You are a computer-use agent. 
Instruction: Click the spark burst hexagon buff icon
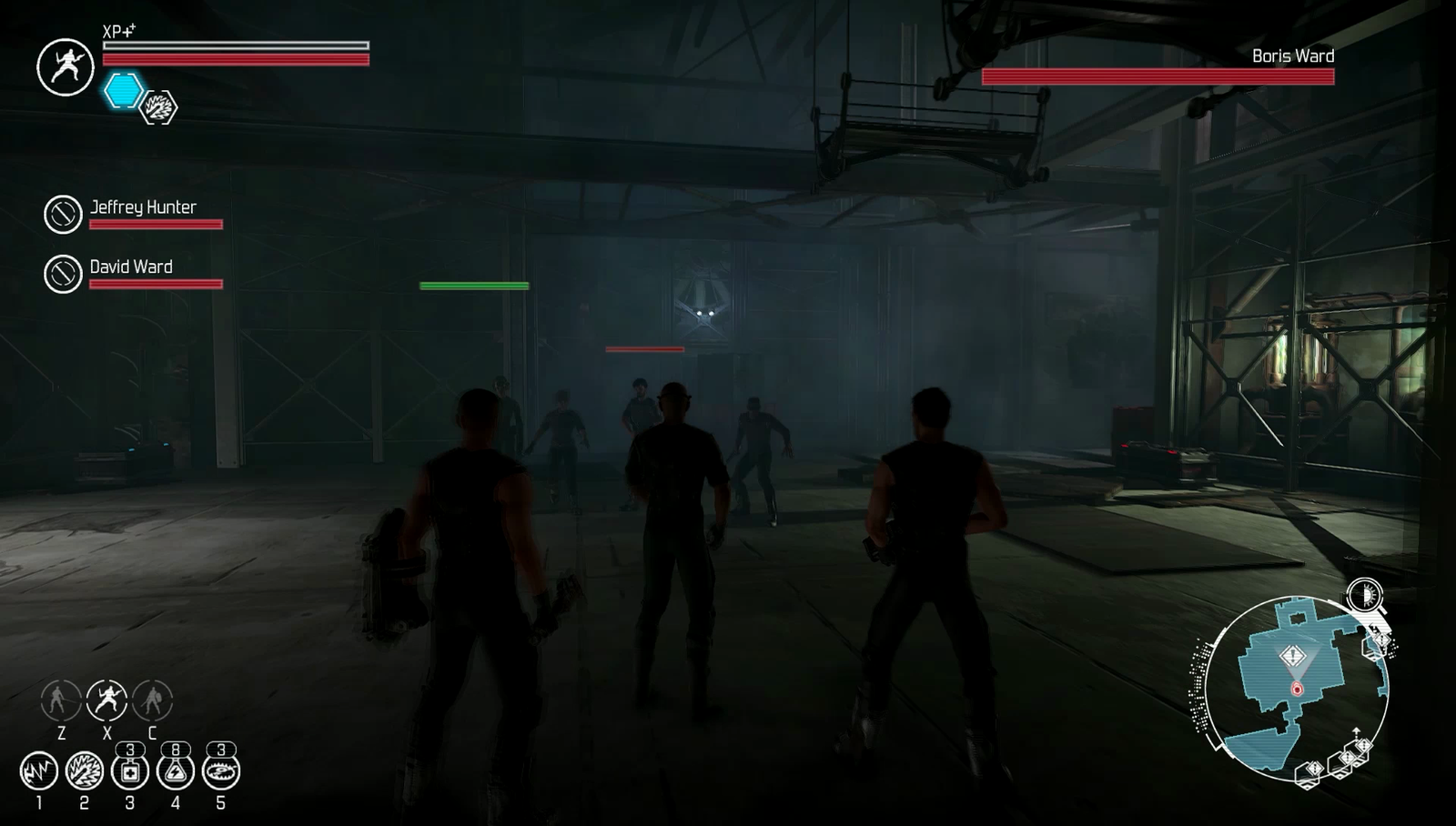click(159, 107)
